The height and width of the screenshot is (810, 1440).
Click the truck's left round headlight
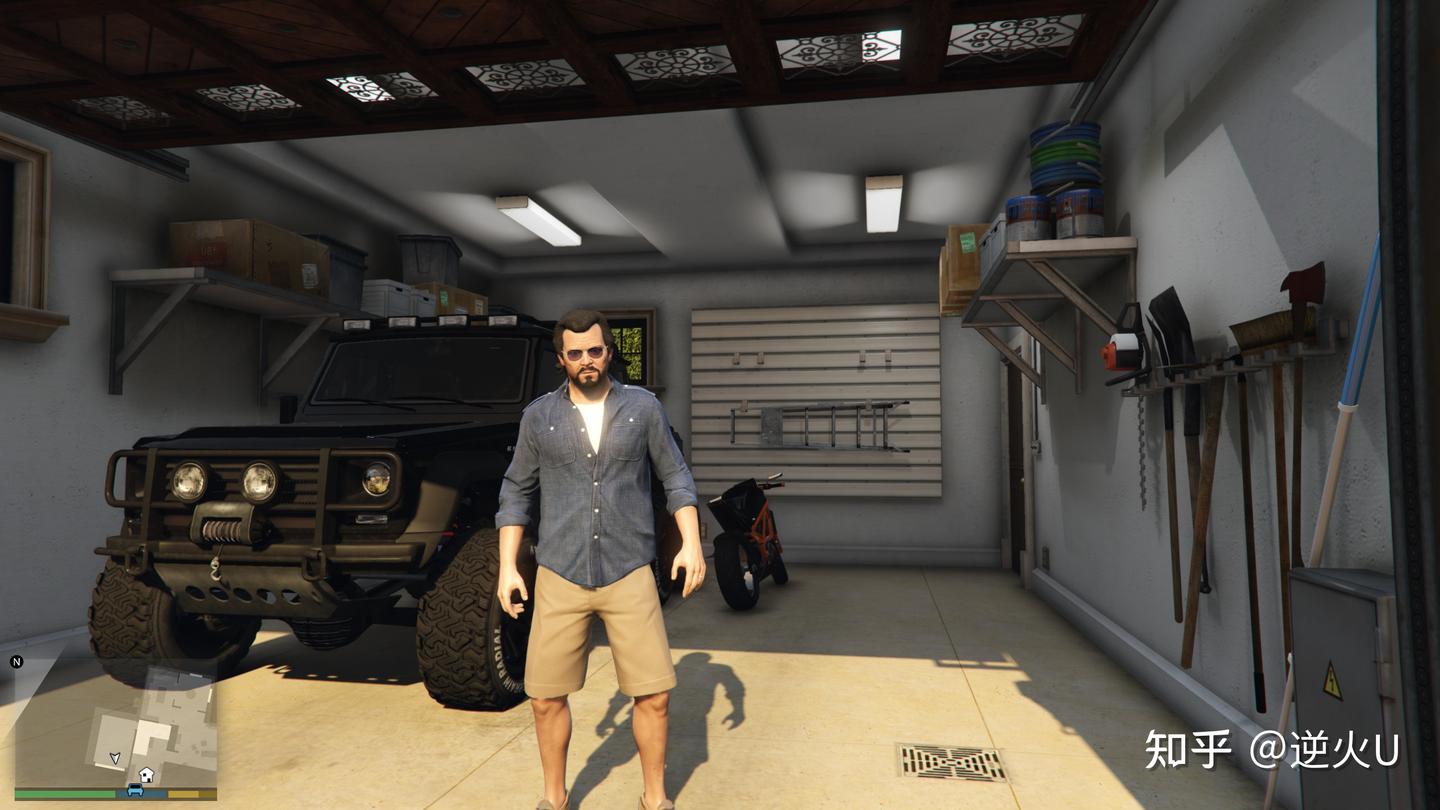click(x=189, y=479)
